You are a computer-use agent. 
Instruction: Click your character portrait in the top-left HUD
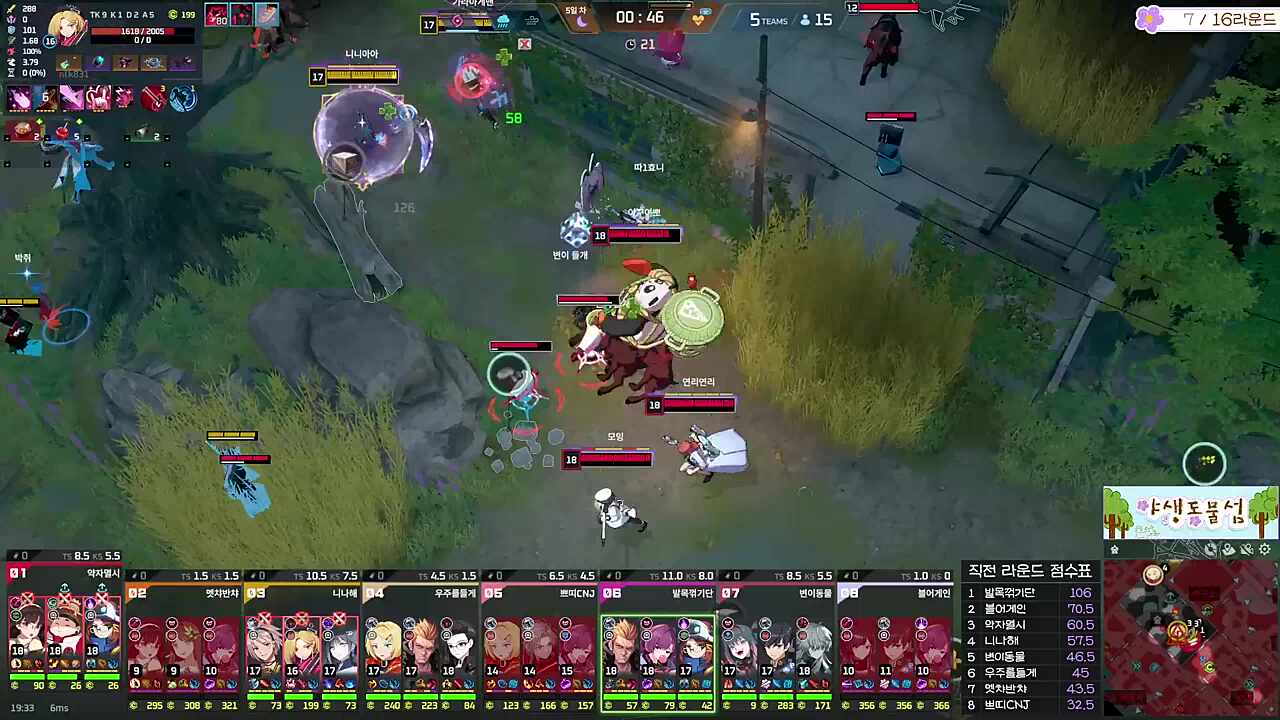tap(65, 27)
